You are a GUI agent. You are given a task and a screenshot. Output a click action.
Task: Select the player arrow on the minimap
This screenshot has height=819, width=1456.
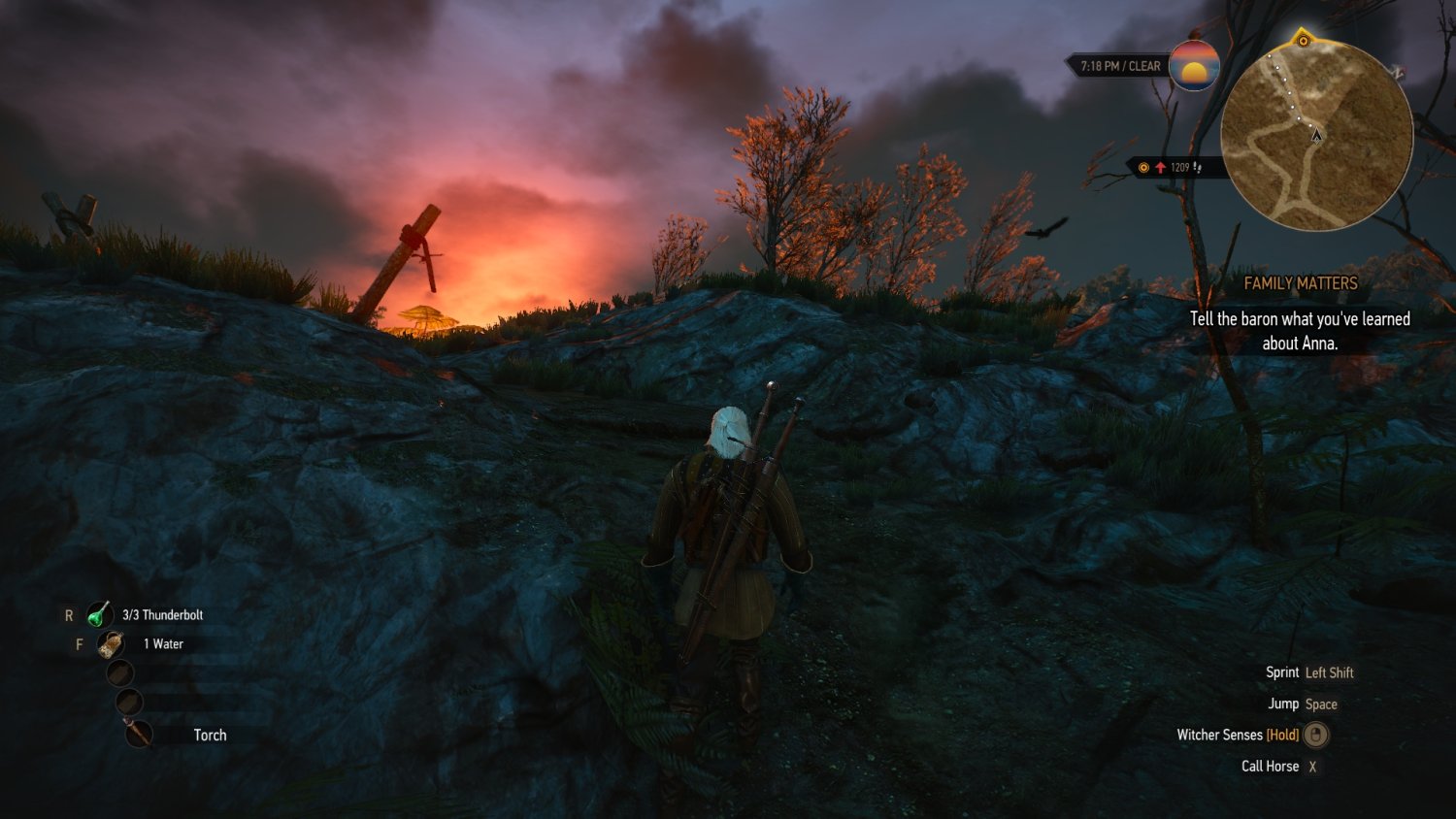[1316, 137]
